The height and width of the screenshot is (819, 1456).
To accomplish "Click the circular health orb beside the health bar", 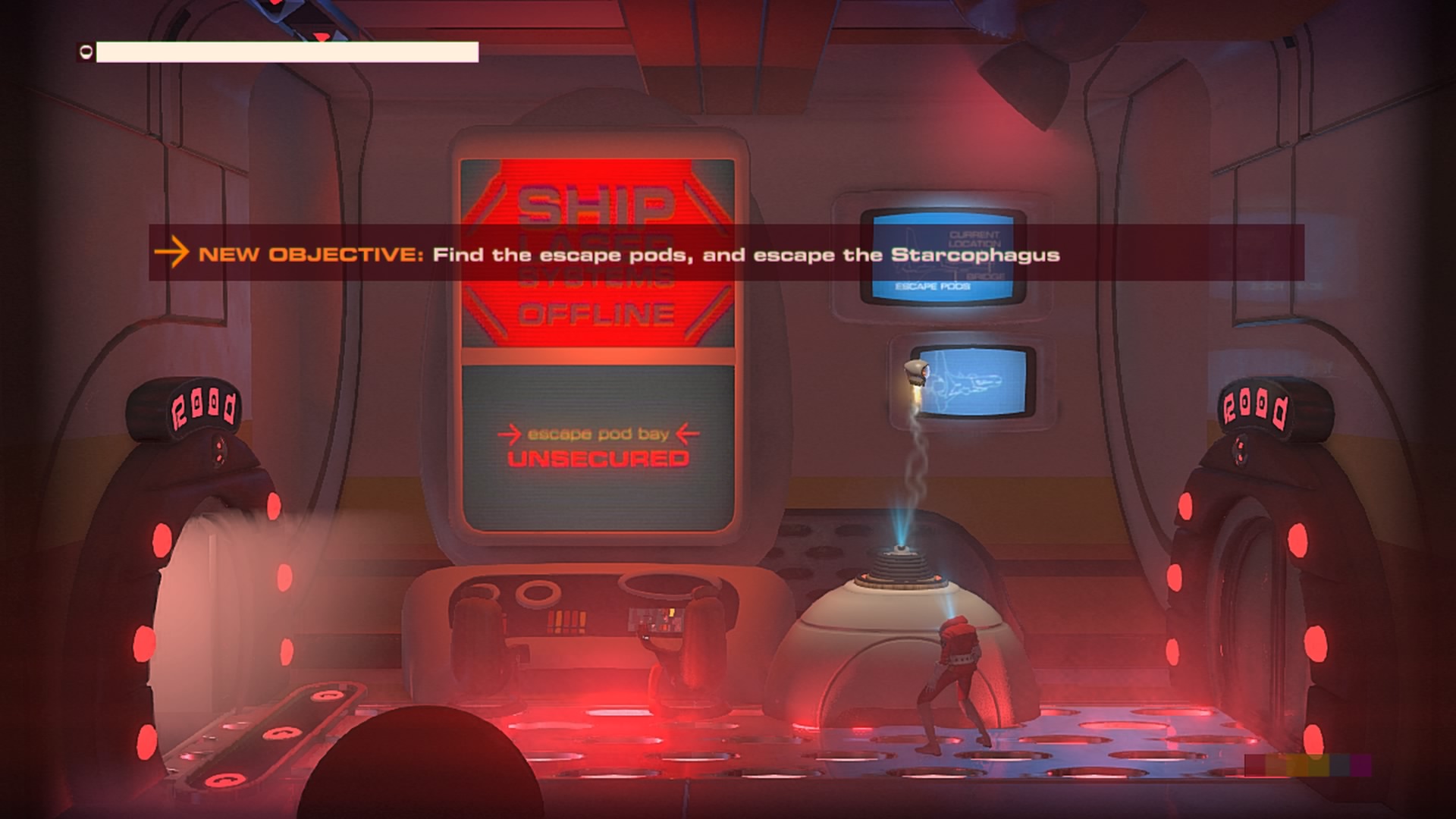I will pyautogui.click(x=83, y=52).
